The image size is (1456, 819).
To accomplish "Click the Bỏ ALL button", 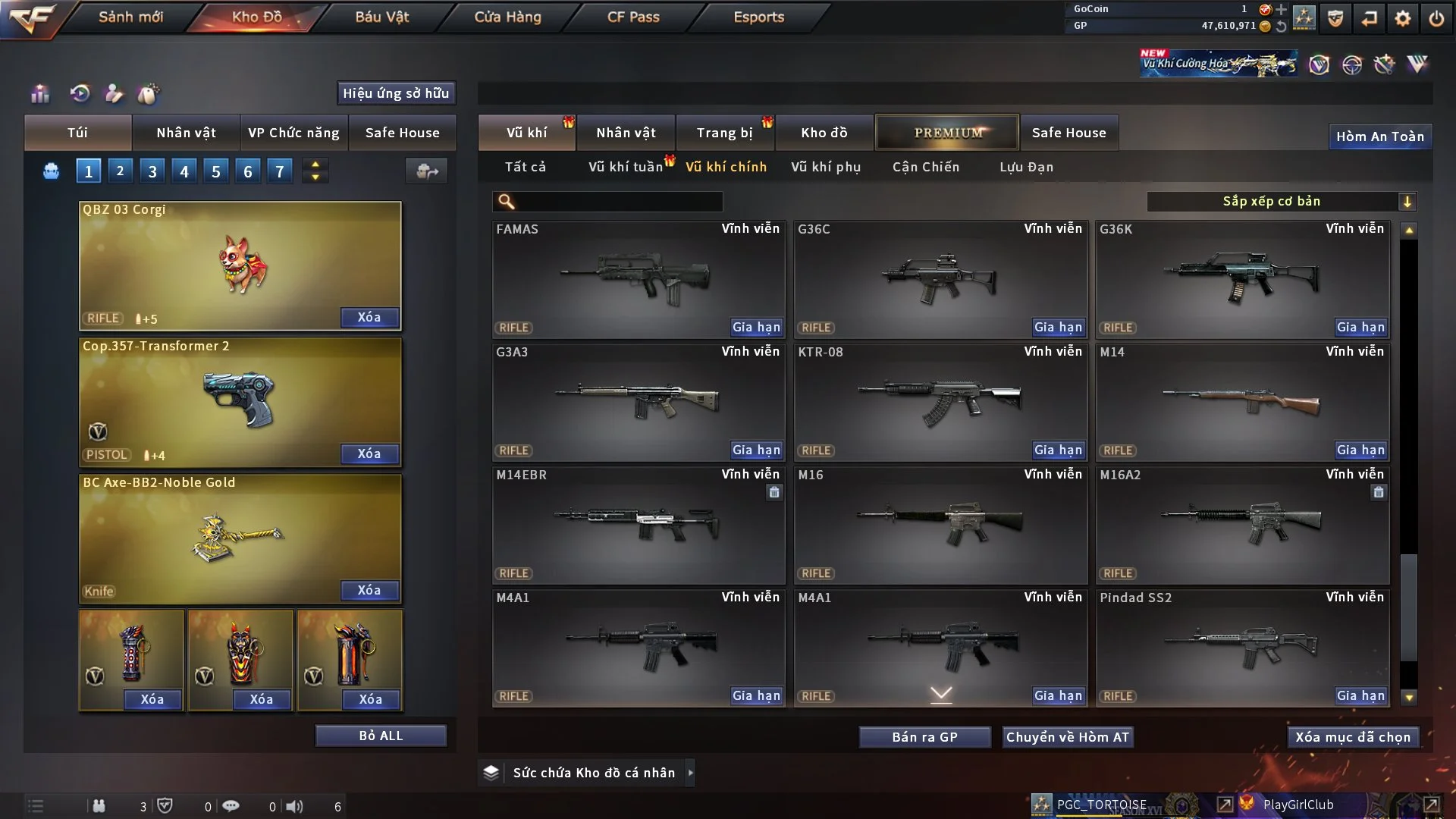I will [x=381, y=736].
